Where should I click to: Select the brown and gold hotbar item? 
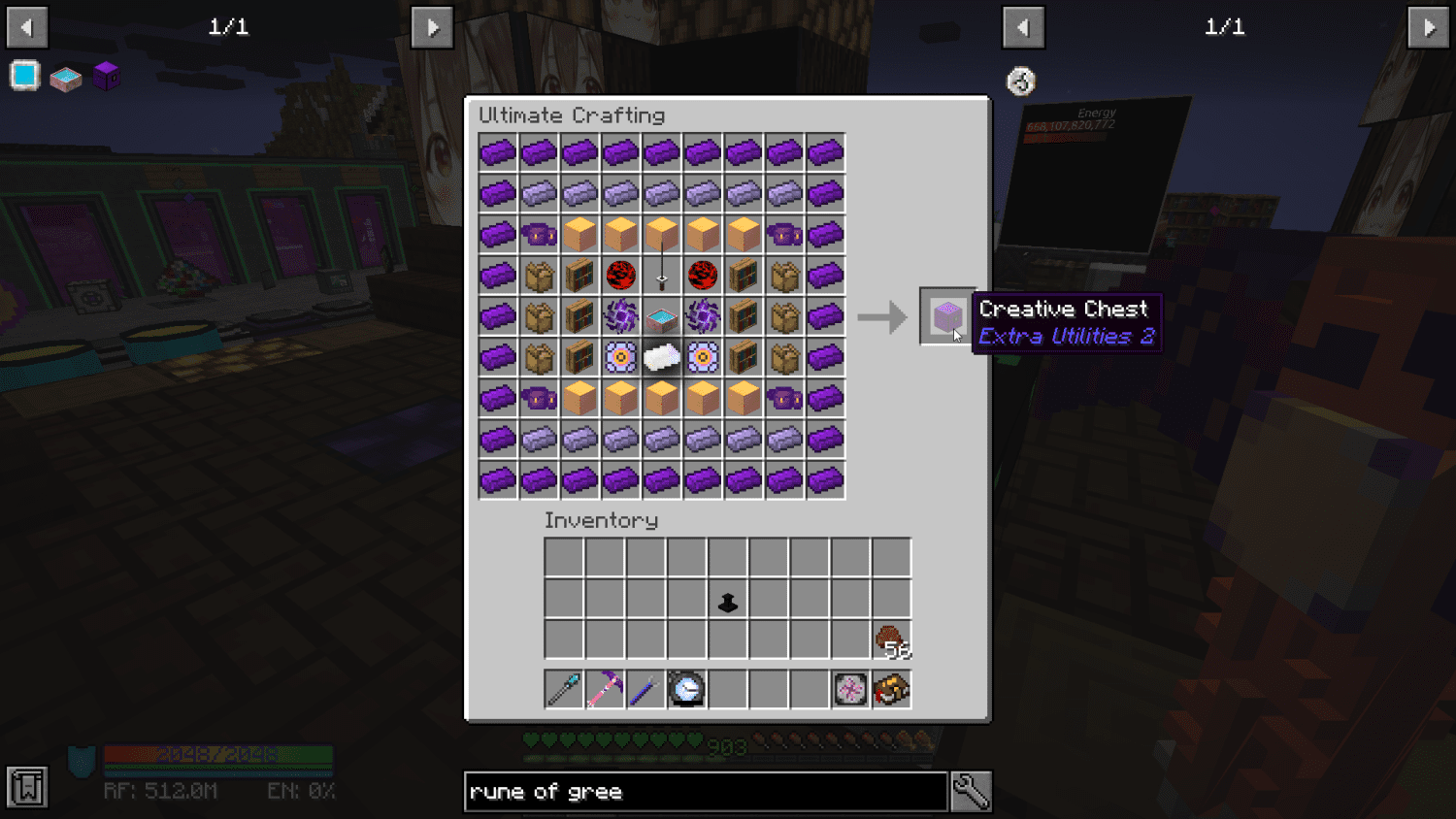[x=891, y=689]
